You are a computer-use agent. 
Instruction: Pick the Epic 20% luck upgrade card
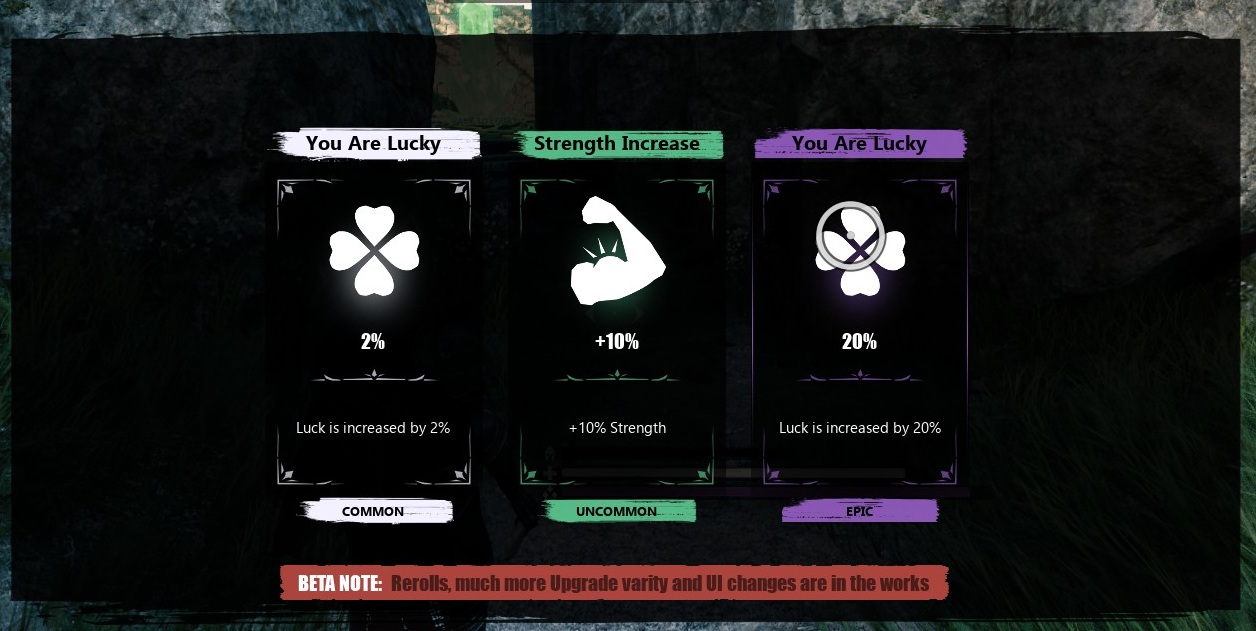click(x=859, y=332)
